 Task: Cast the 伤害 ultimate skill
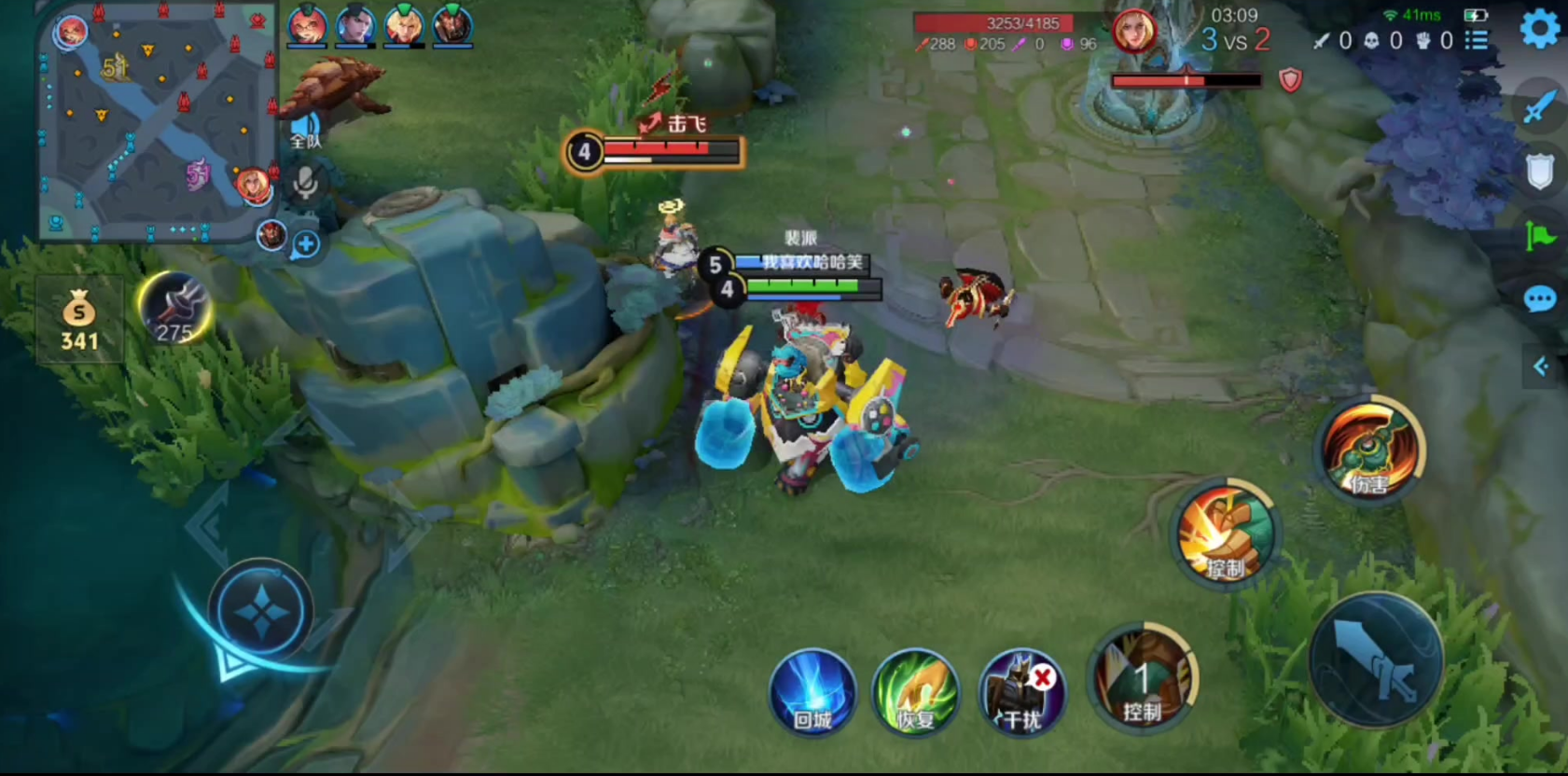tap(1369, 450)
